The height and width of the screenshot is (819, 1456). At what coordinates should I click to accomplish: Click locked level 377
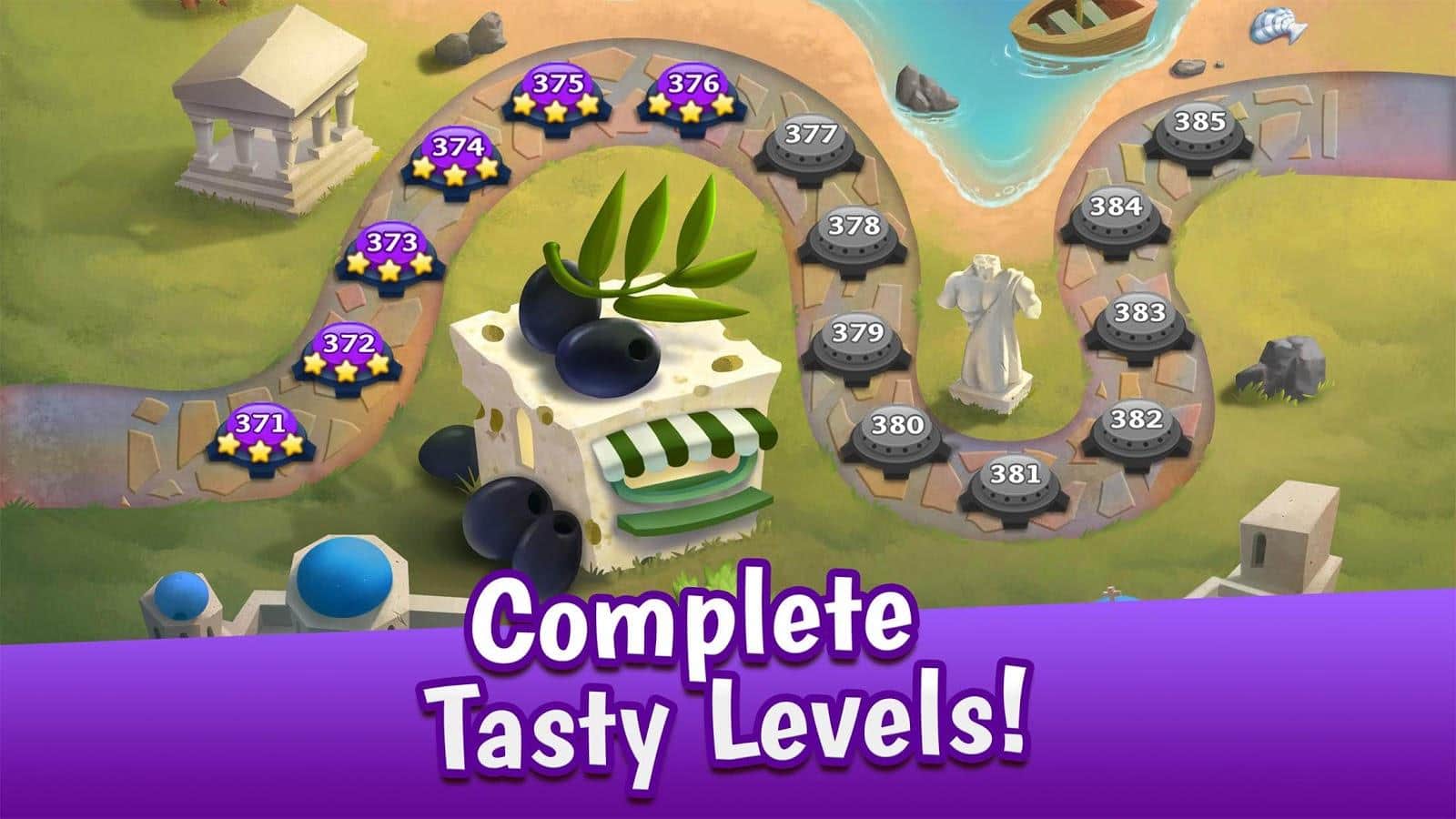pyautogui.click(x=810, y=144)
